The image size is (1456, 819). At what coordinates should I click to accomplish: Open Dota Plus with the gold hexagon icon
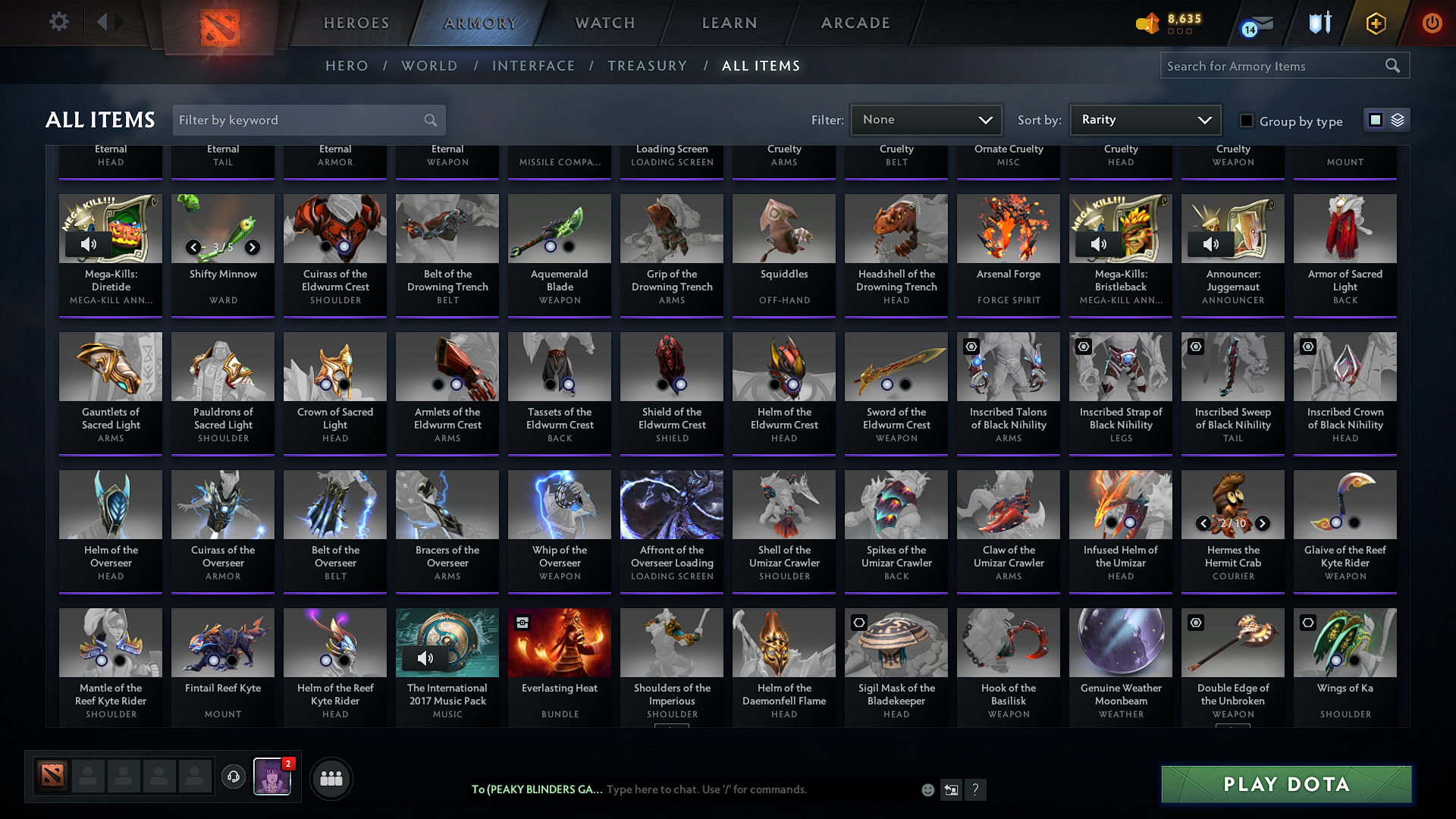point(1375,24)
